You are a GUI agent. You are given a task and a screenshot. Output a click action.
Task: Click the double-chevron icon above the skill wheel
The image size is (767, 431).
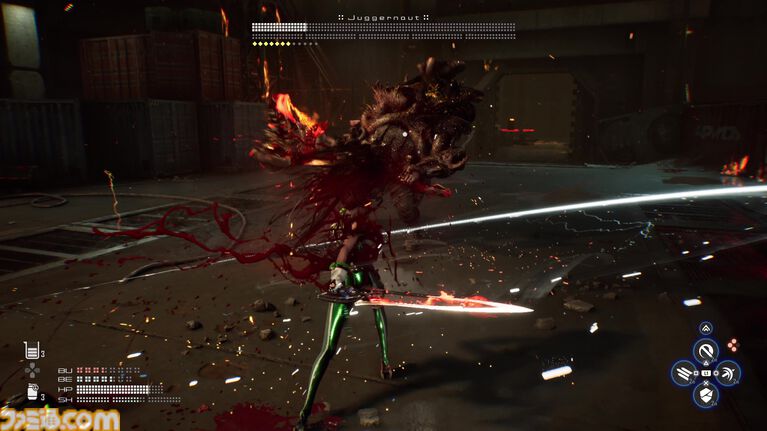click(x=706, y=327)
